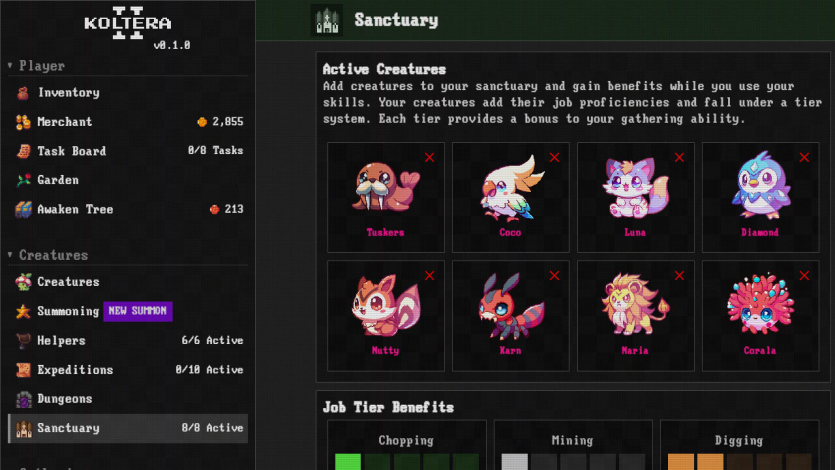
Task: Select the Garden menu entry
Action: [x=58, y=180]
